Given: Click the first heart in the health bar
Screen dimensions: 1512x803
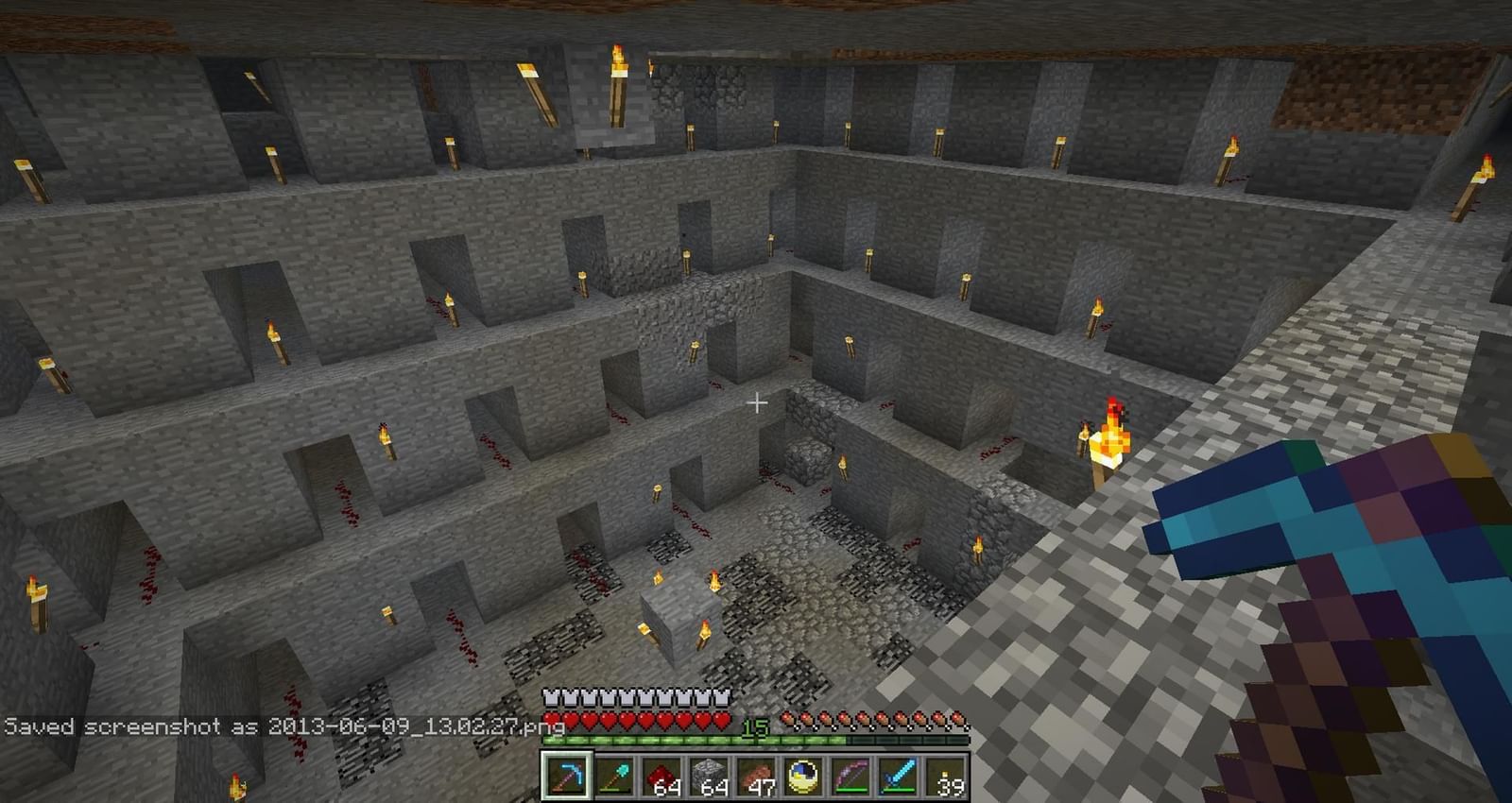Looking at the screenshot, I should [551, 719].
